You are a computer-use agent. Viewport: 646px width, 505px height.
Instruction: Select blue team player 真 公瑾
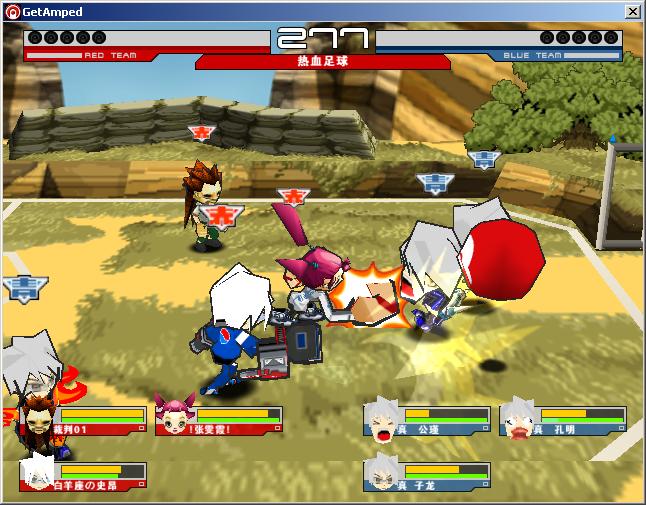[x=427, y=421]
